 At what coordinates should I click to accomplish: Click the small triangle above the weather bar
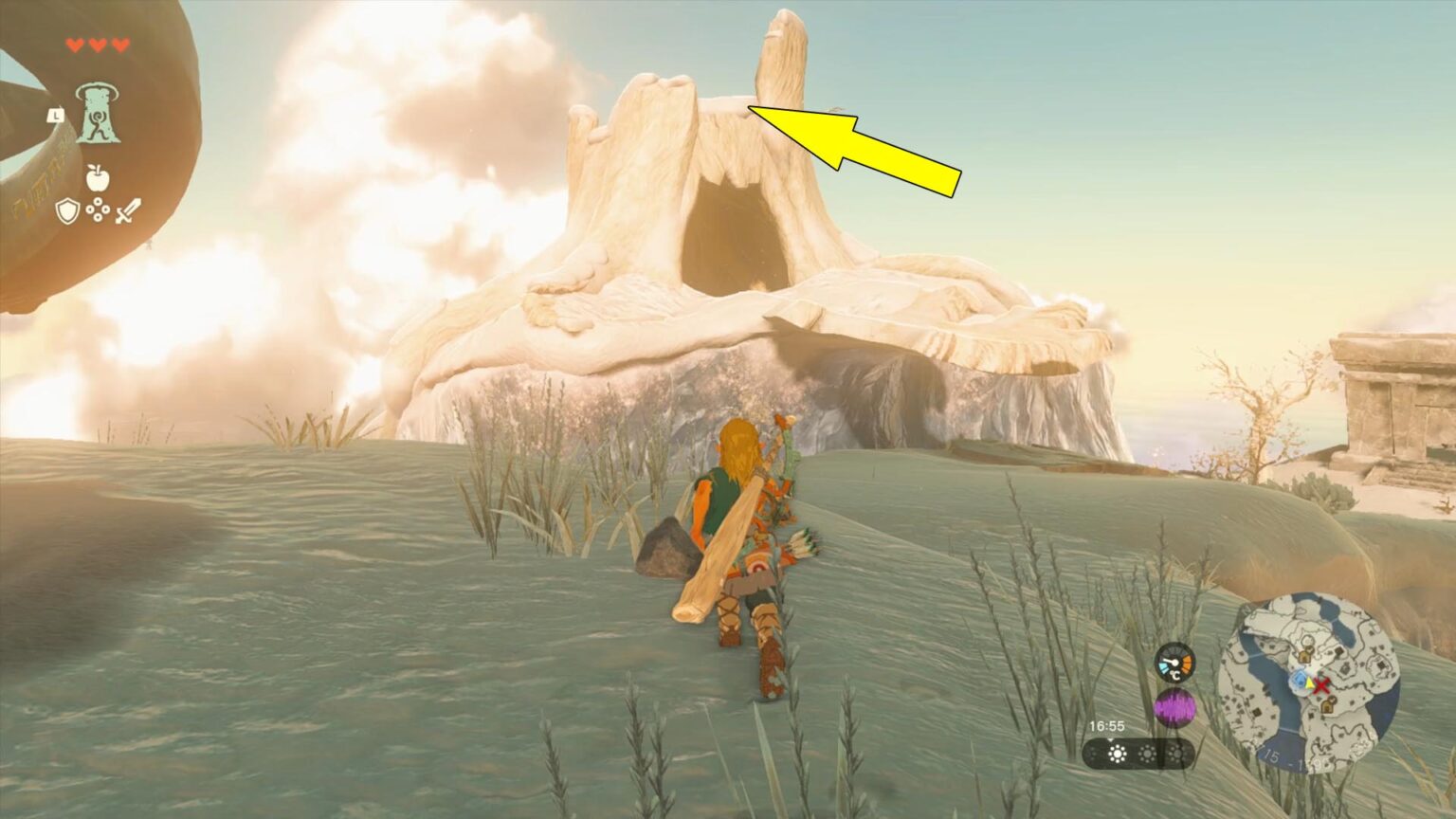(x=1111, y=739)
